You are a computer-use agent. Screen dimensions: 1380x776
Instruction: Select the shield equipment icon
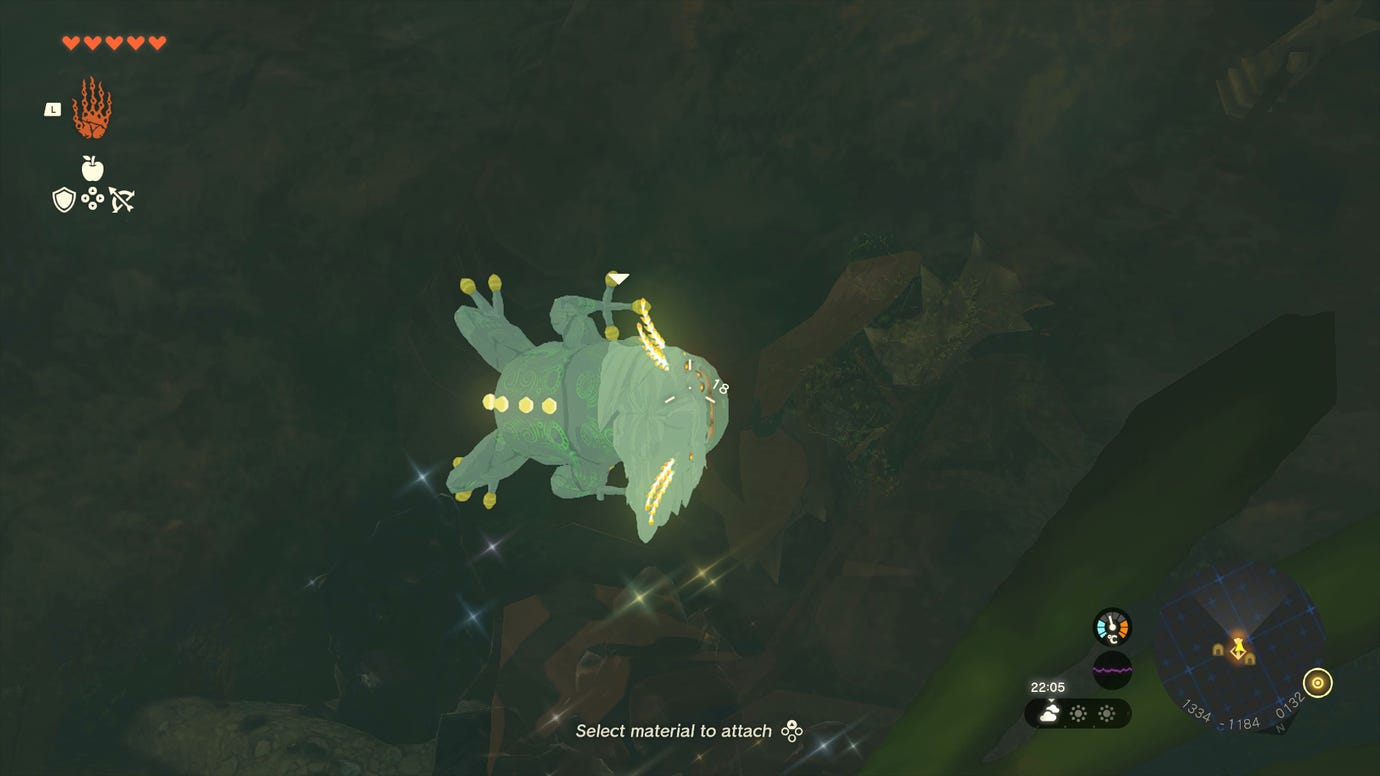tap(63, 199)
